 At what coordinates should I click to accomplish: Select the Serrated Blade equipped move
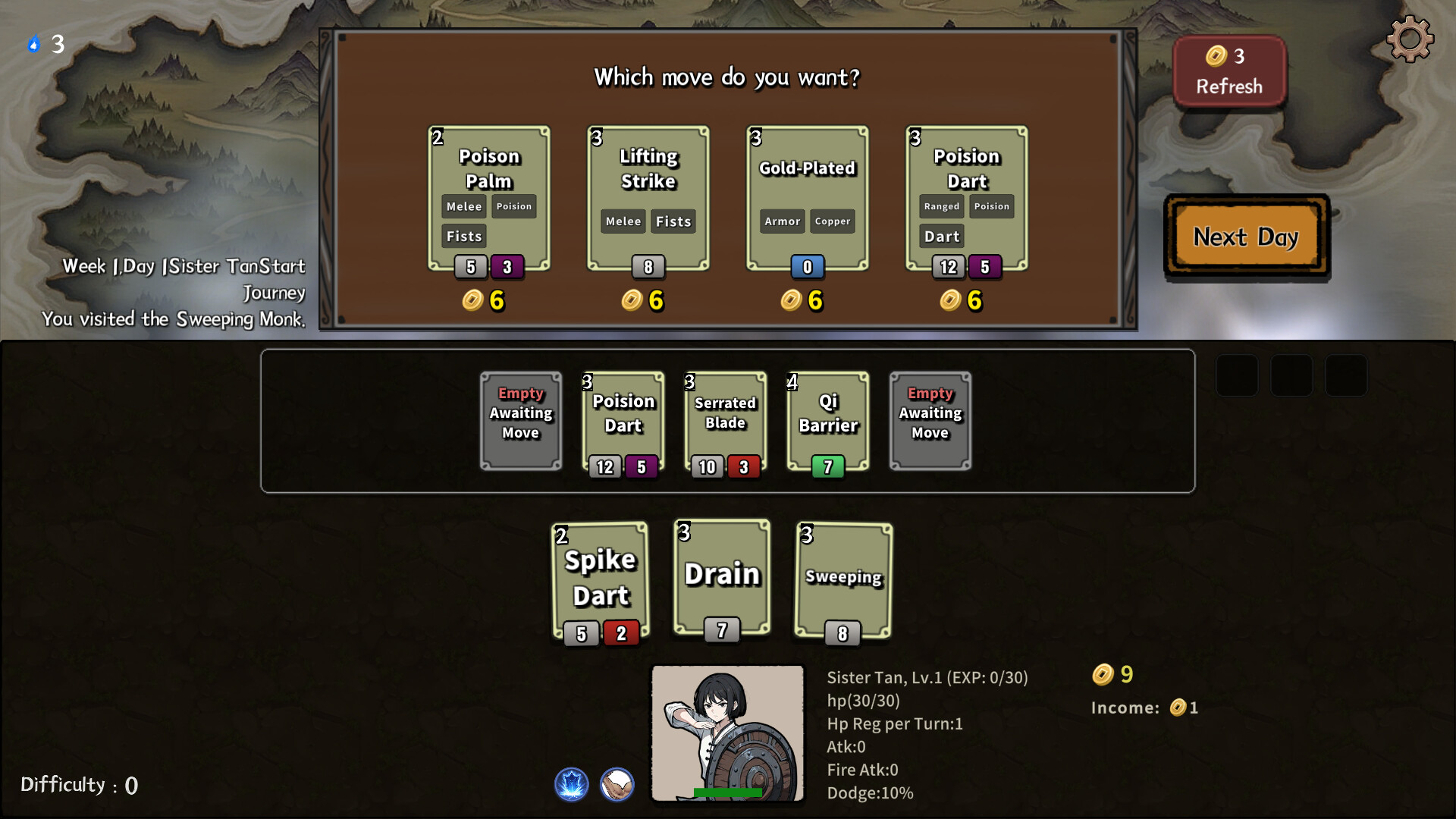point(726,421)
